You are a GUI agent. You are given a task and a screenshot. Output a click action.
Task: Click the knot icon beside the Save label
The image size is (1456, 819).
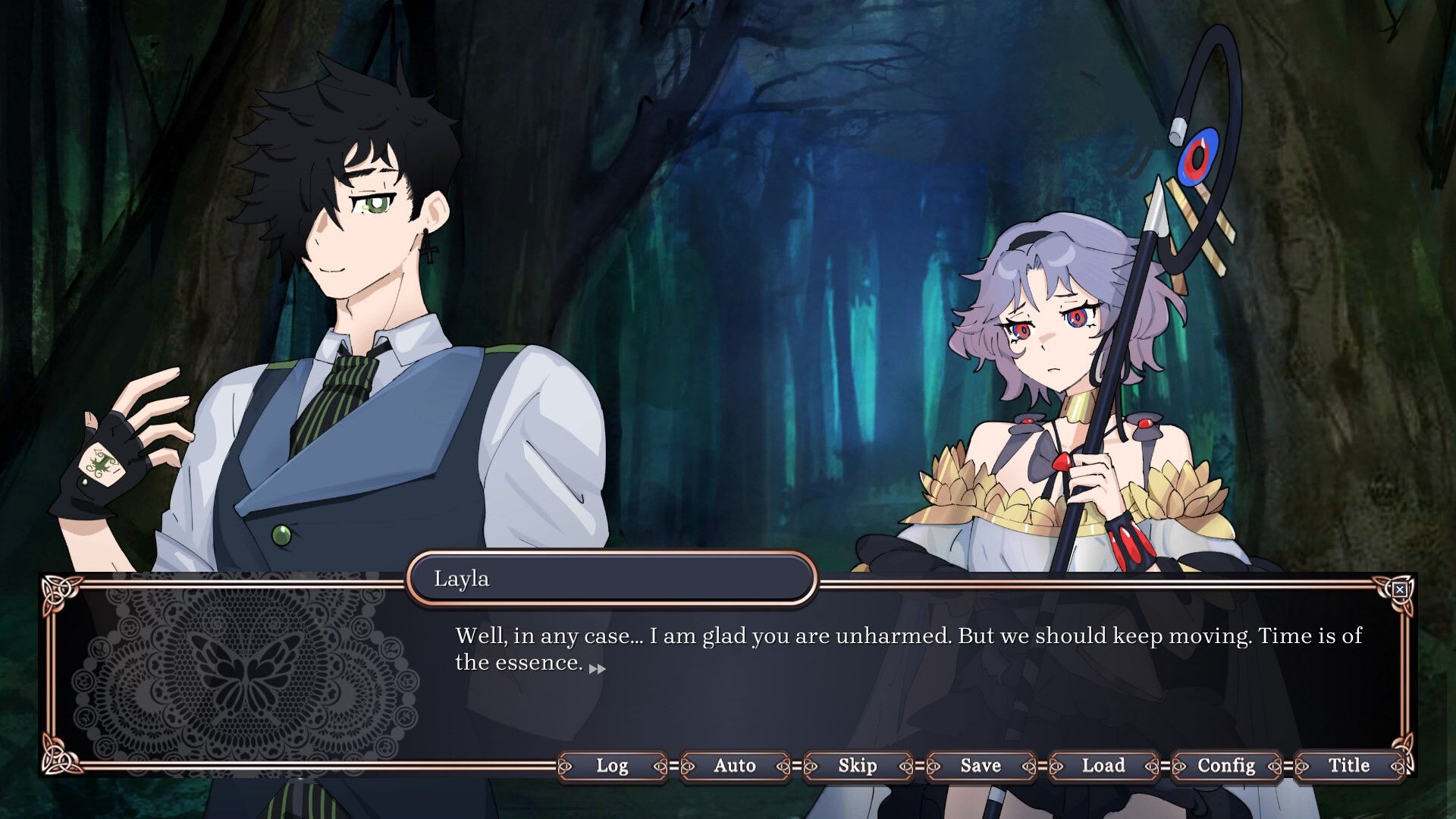932,766
